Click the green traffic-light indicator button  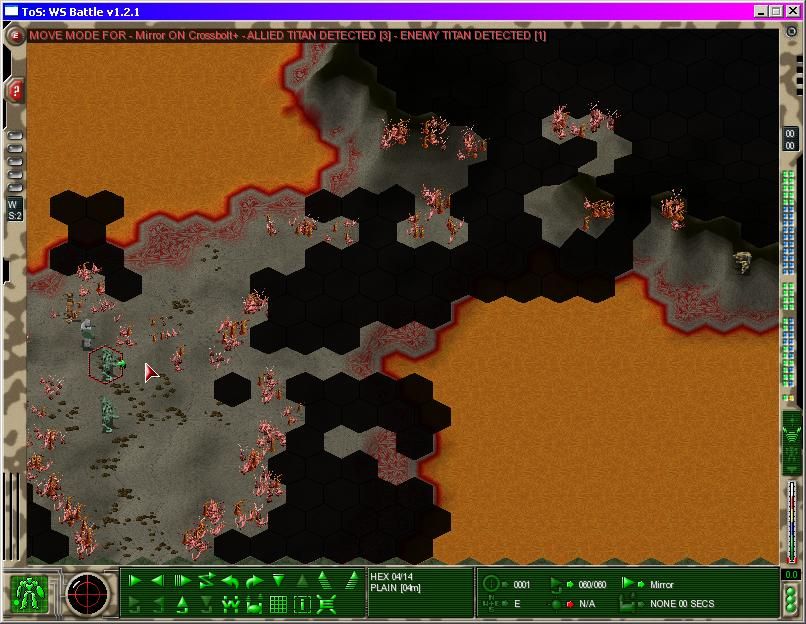point(791,600)
